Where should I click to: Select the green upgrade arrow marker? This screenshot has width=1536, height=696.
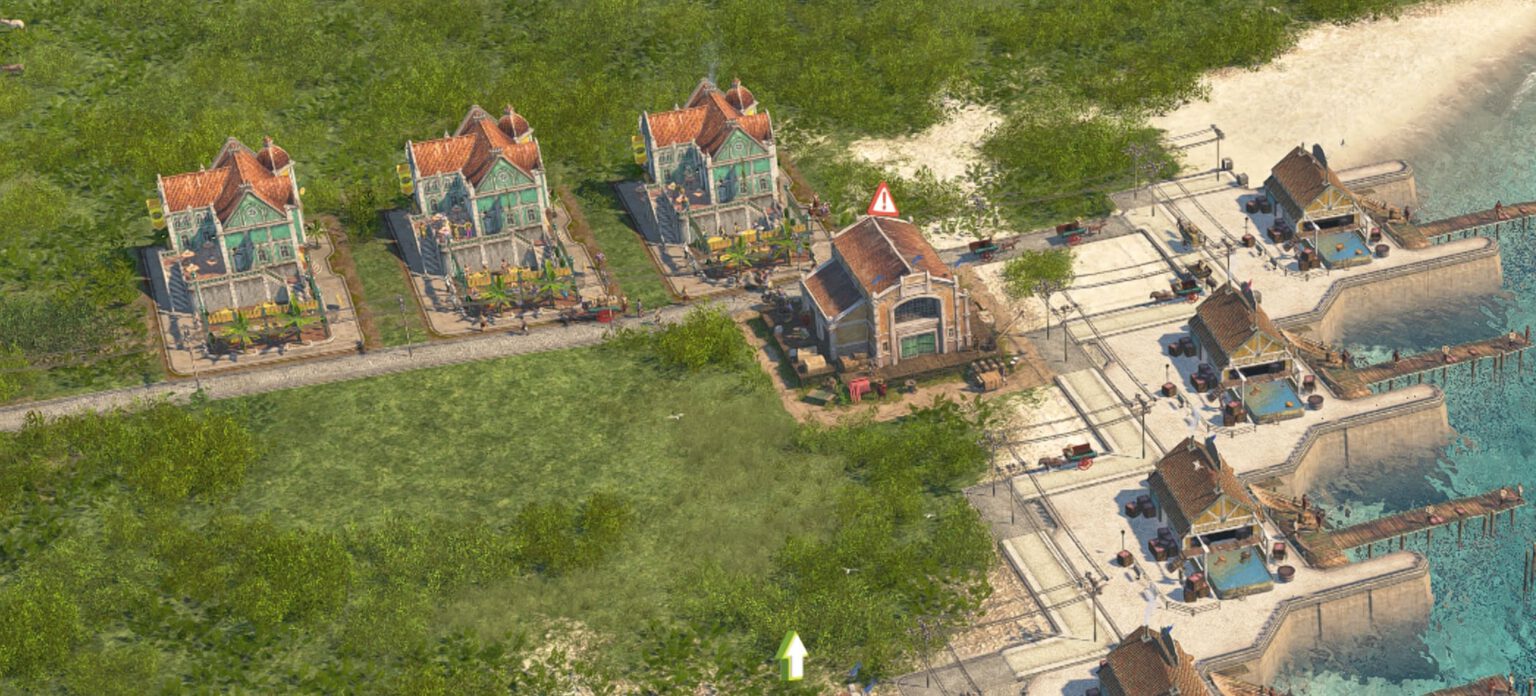point(791,655)
